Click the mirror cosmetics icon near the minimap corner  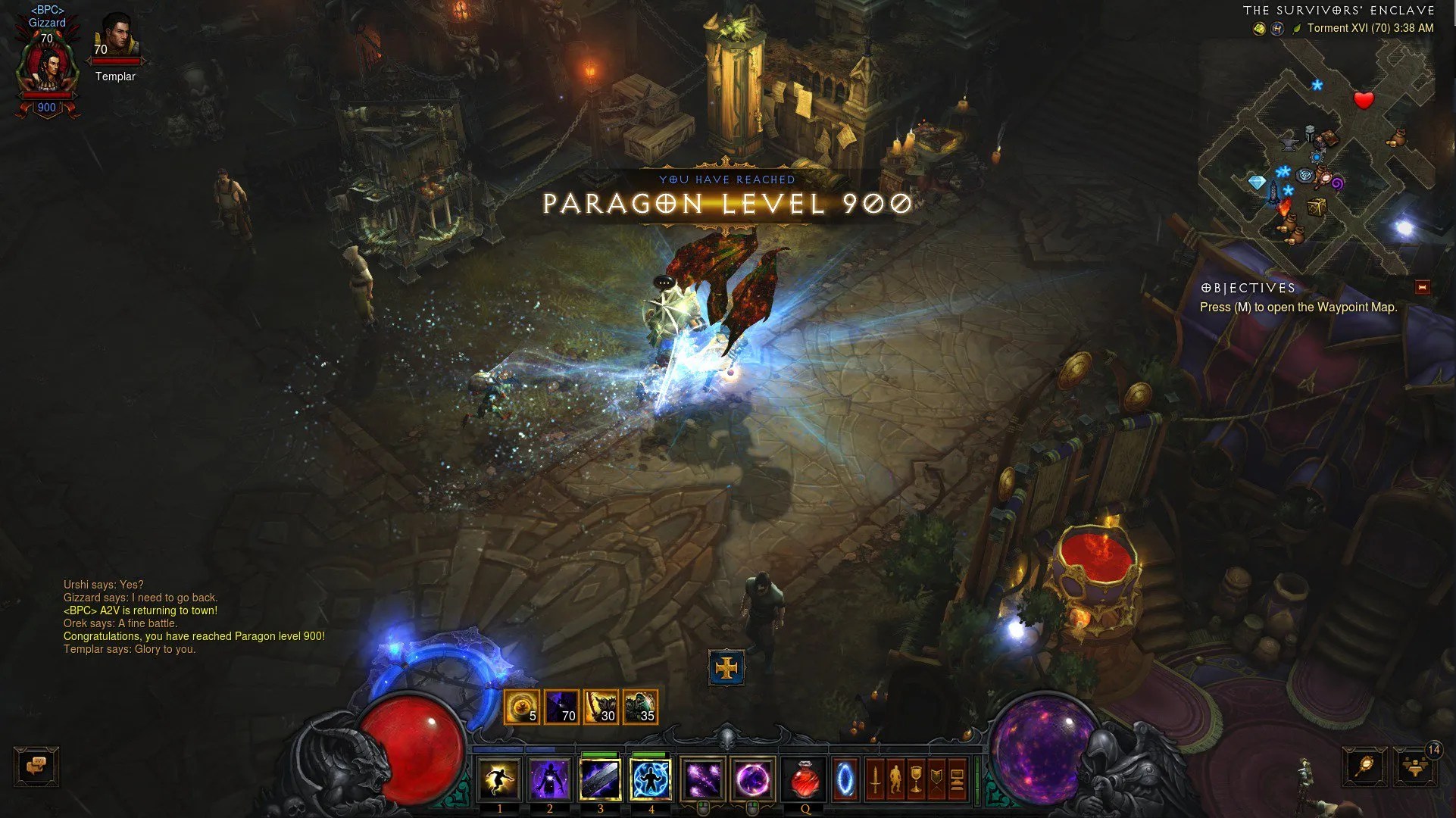pos(1364,766)
